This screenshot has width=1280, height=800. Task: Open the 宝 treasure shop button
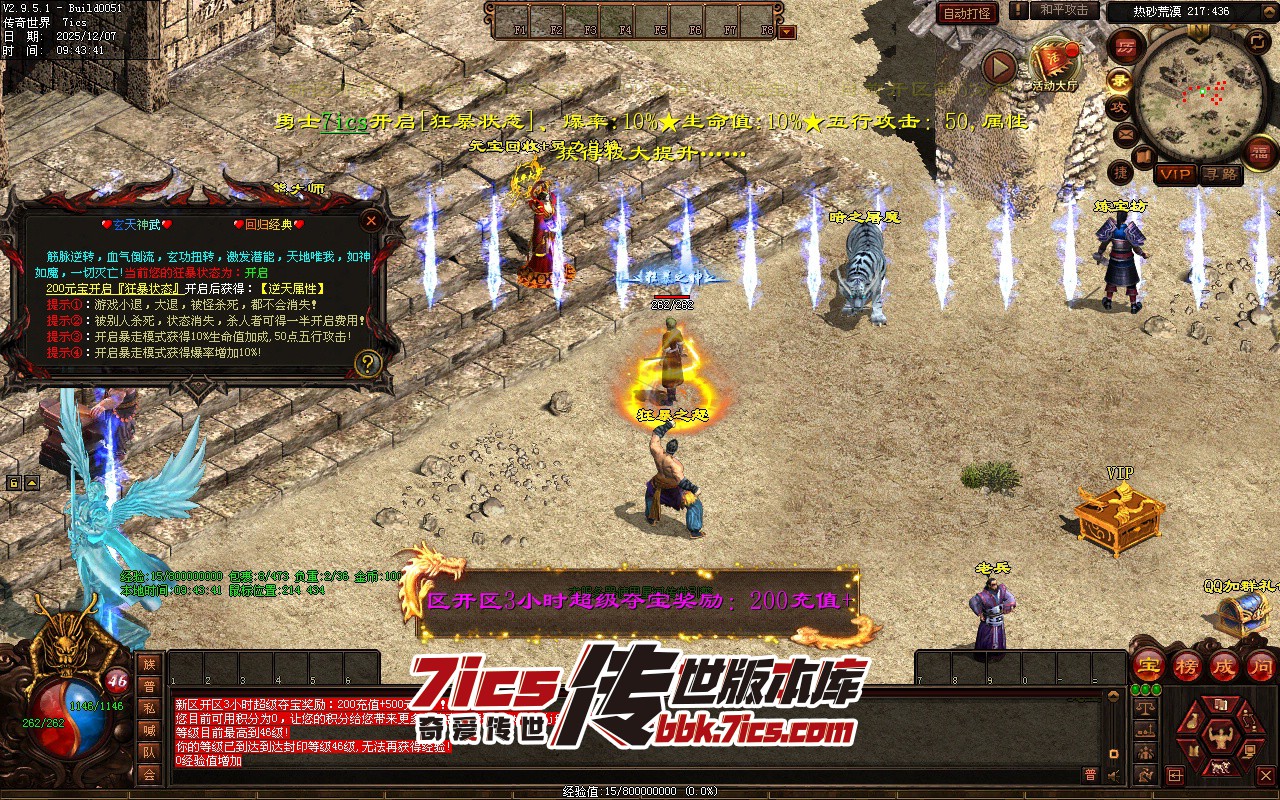[1149, 665]
